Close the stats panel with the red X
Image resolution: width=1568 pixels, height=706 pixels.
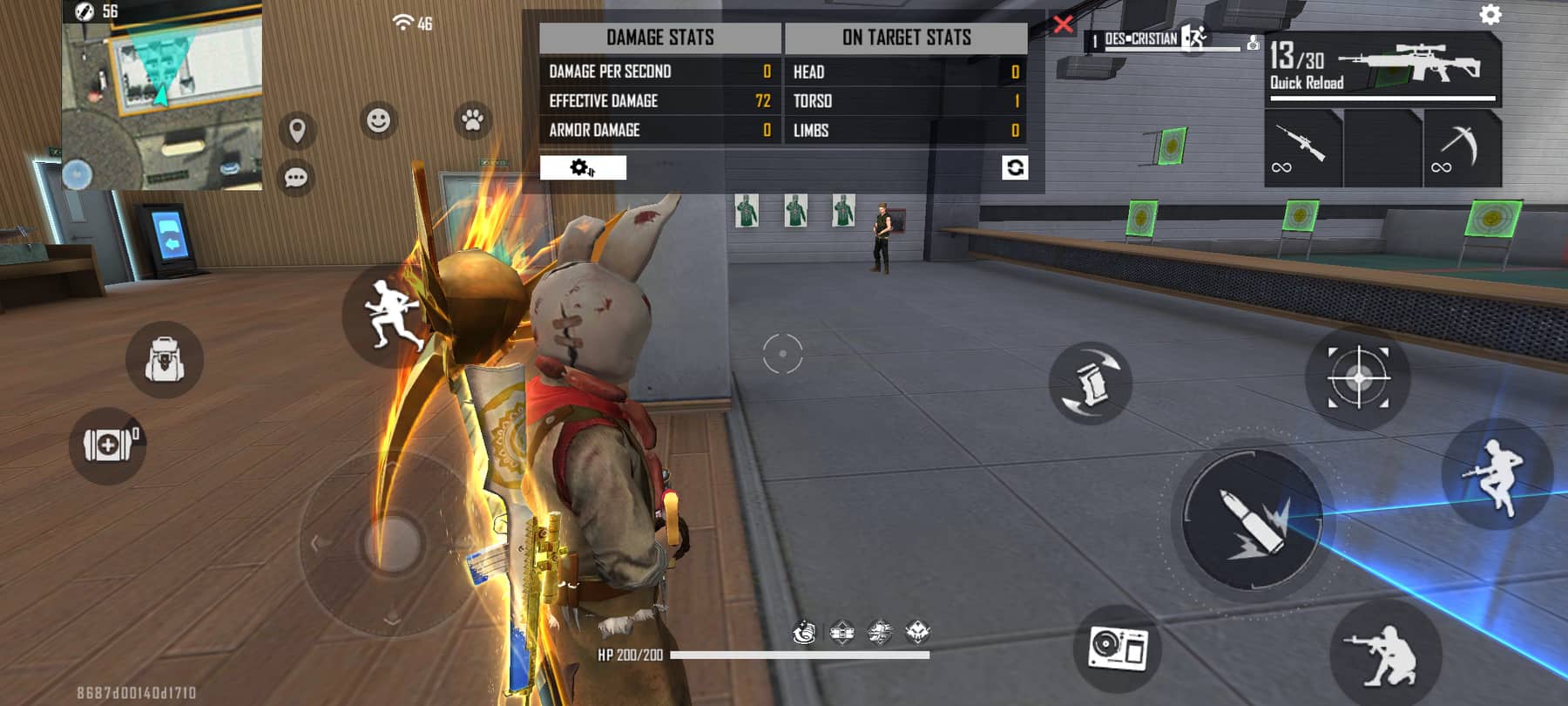1062,25
